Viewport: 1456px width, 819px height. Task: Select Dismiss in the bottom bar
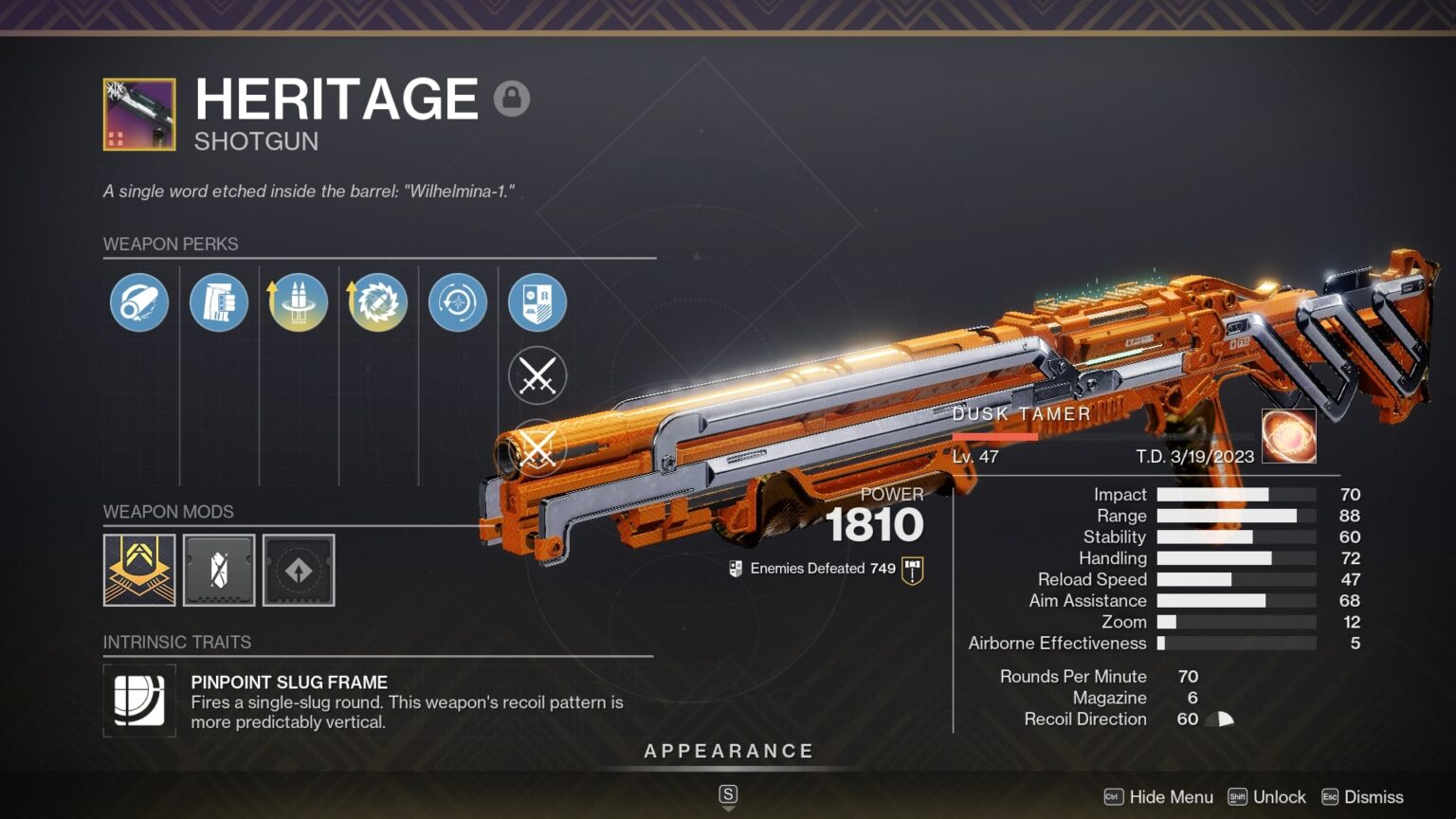pos(1373,797)
